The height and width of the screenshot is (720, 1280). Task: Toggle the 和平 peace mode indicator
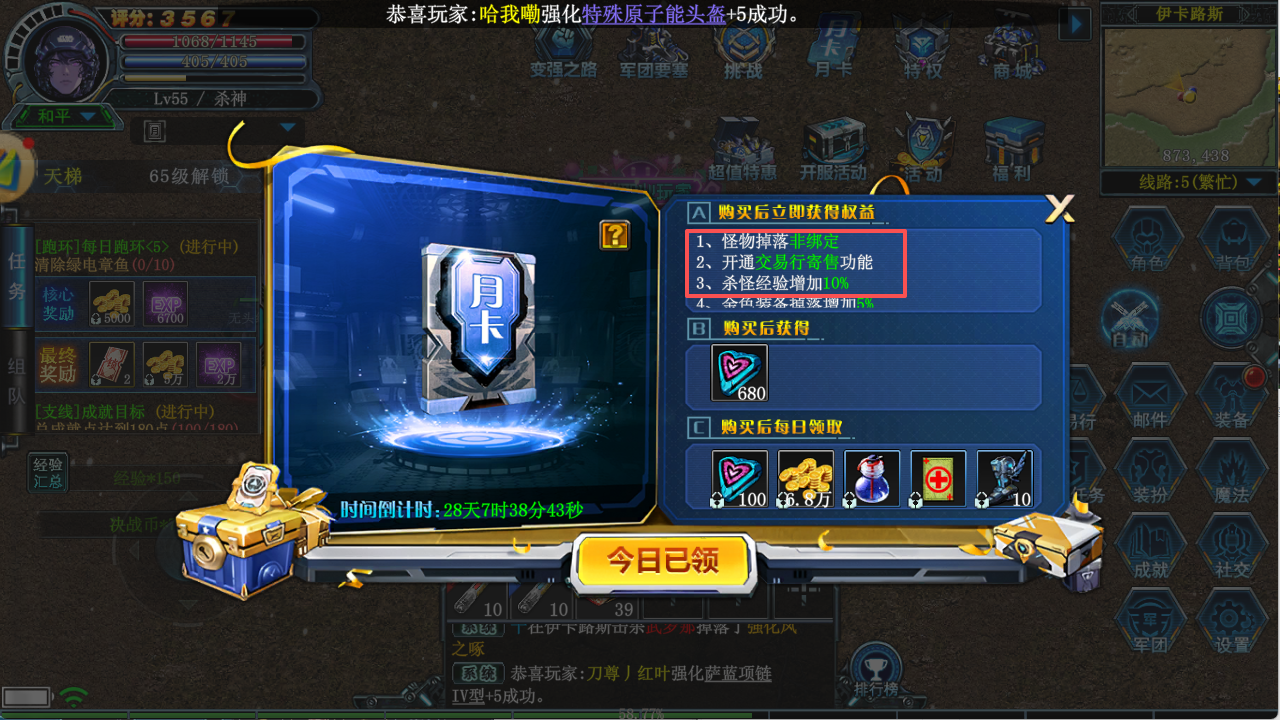[58, 116]
